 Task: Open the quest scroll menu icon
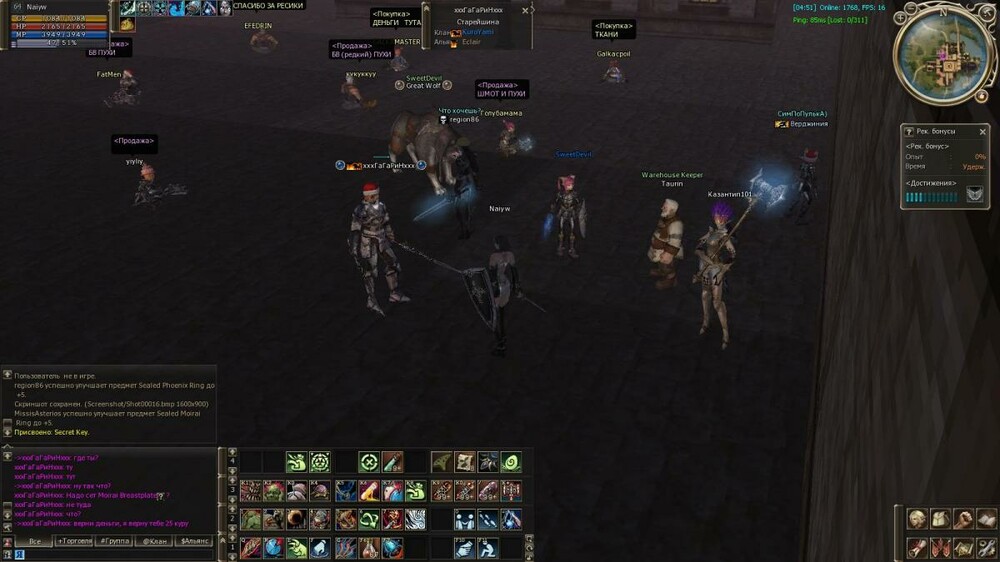(916, 547)
